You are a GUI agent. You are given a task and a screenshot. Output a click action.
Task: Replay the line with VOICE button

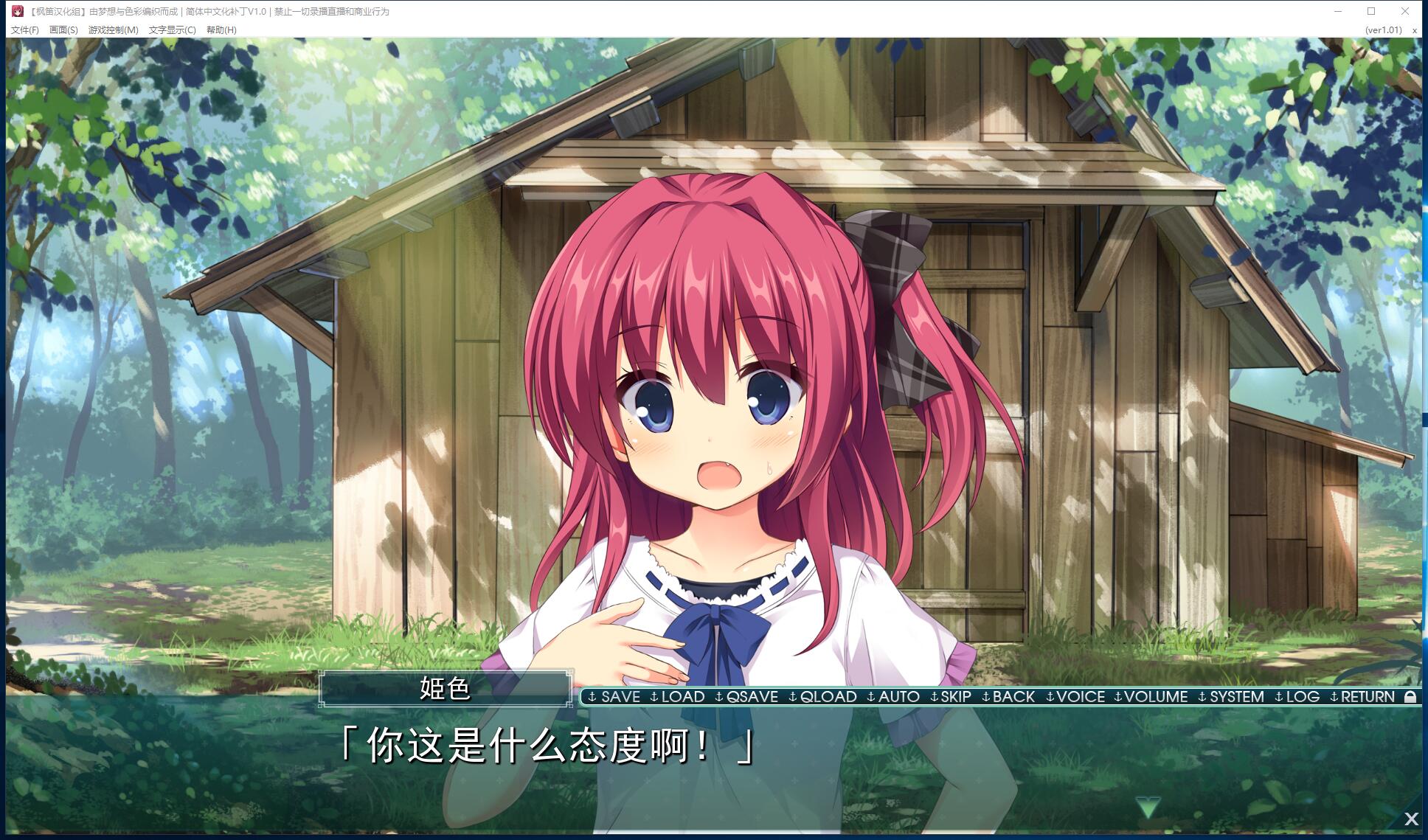[1075, 697]
